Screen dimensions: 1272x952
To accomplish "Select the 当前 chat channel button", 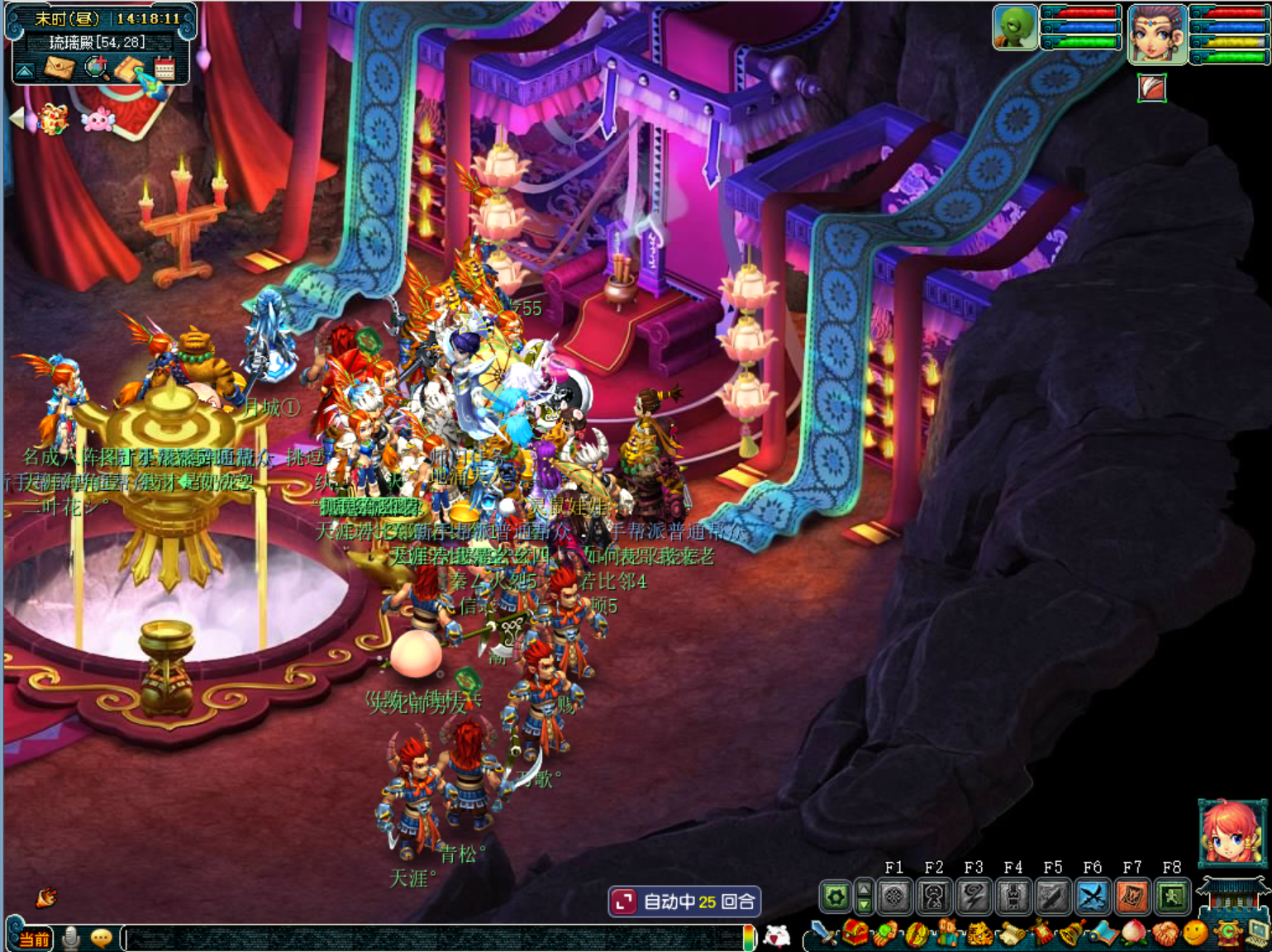I will (x=35, y=939).
